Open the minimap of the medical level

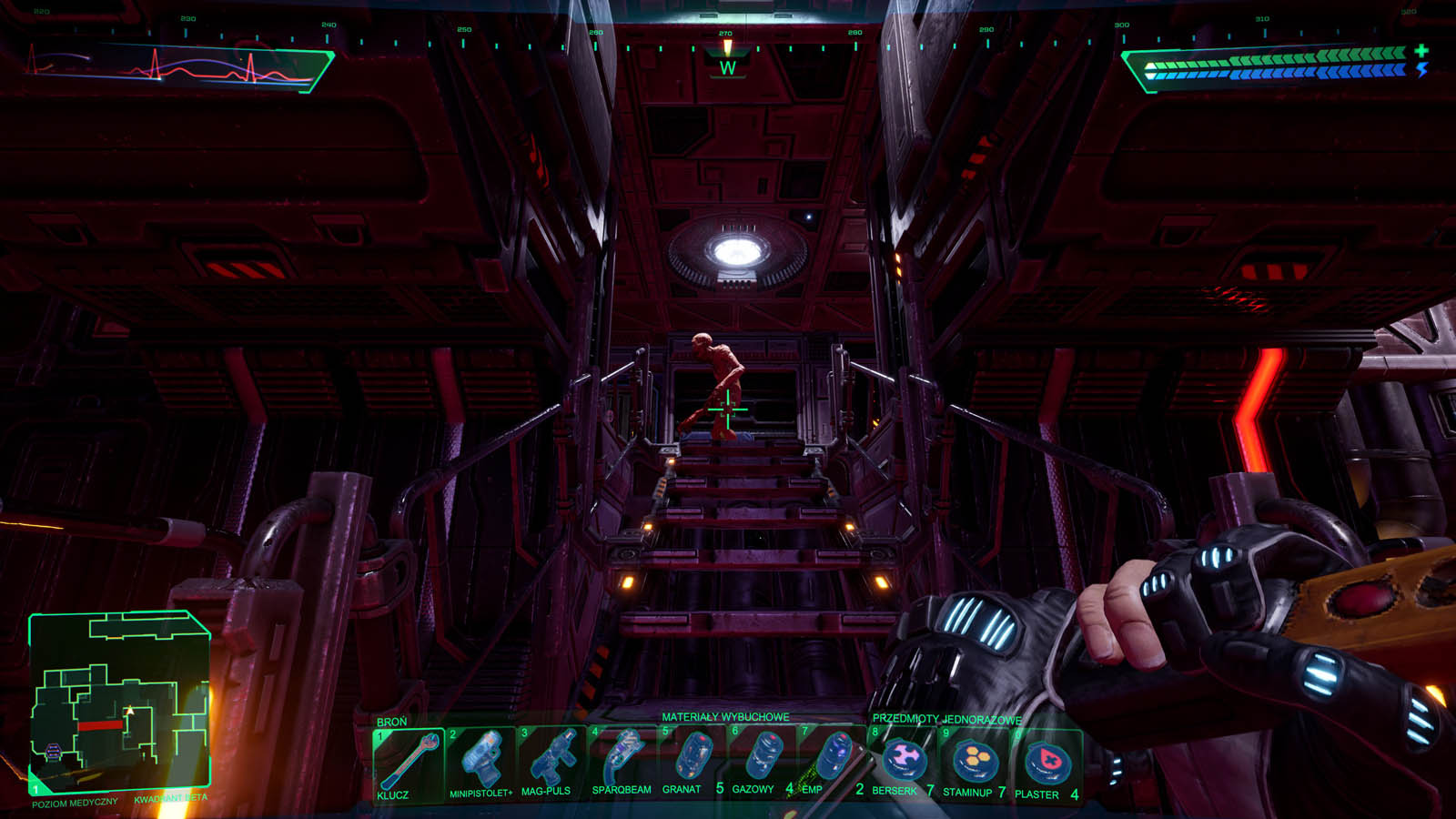coord(120,699)
